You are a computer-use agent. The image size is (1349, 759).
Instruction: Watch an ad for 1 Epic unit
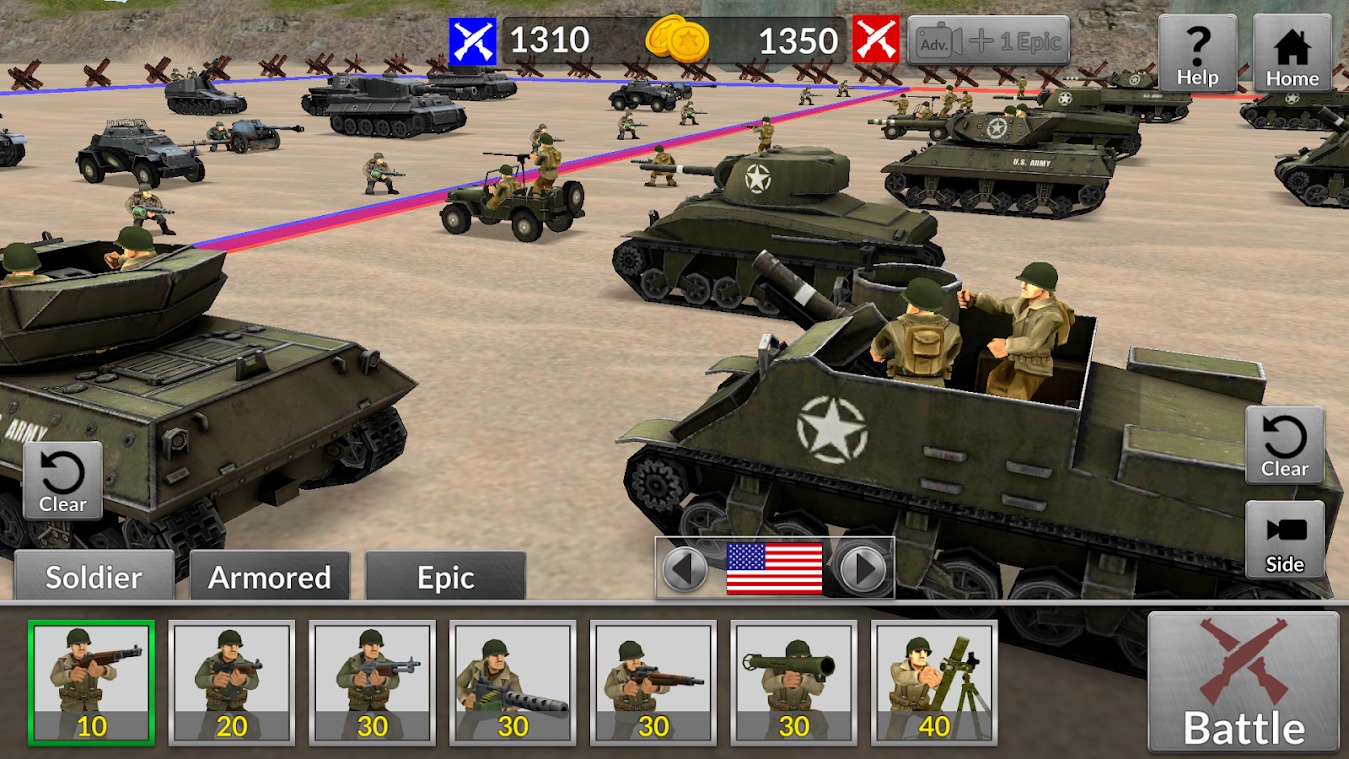click(x=989, y=42)
